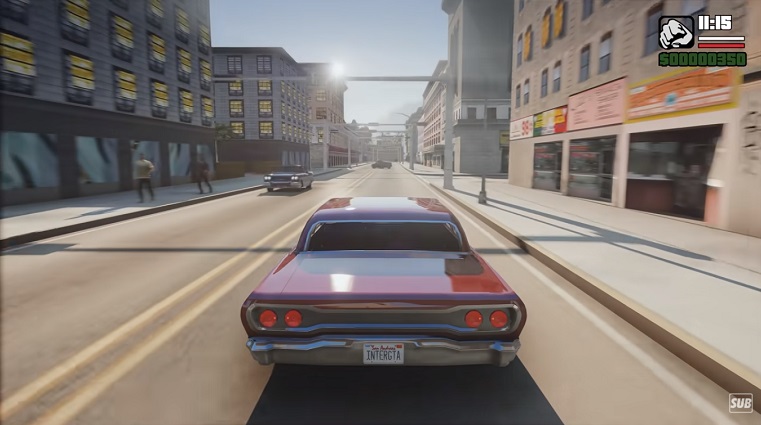This screenshot has height=425, width=761.
Task: Click the fist weapon icon
Action: click(x=676, y=32)
